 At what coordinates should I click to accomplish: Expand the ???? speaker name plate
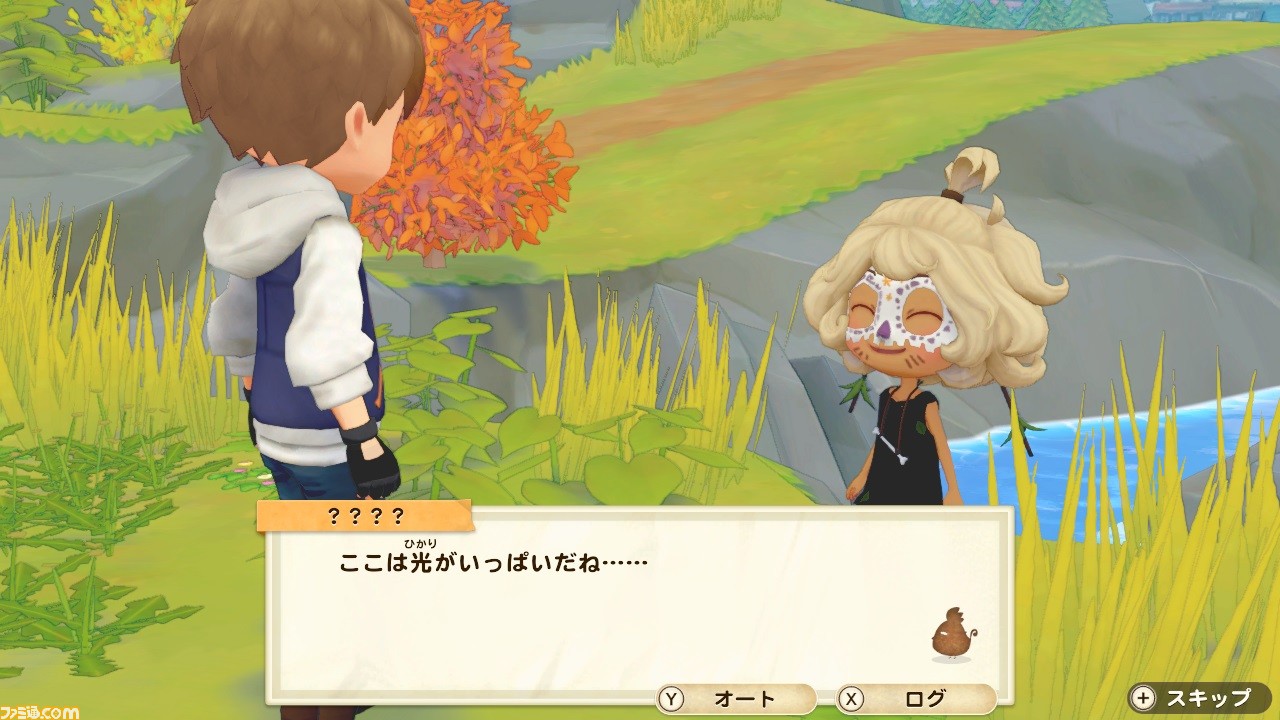[363, 513]
